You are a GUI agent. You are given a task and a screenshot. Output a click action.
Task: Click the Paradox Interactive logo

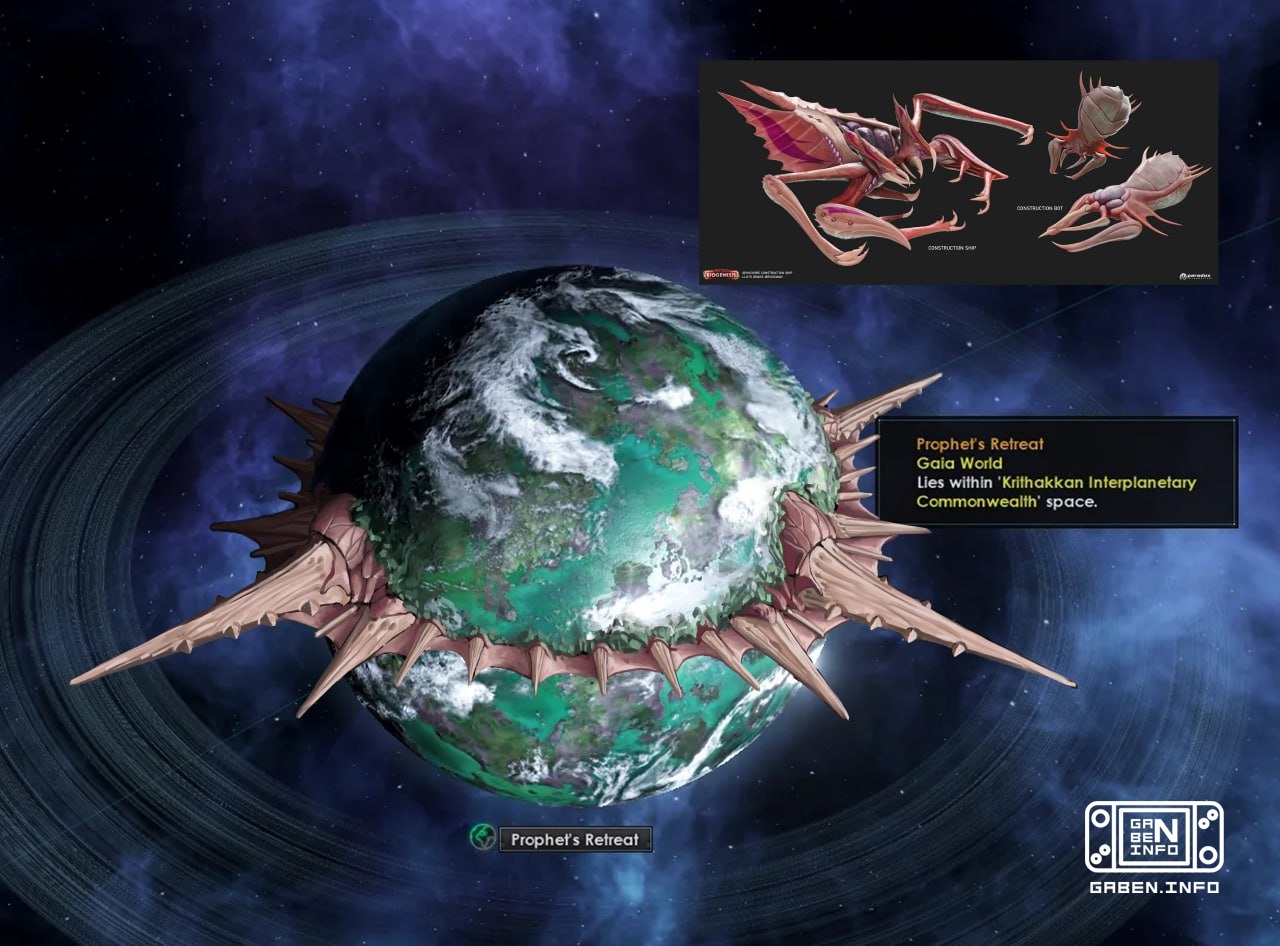click(x=1196, y=276)
